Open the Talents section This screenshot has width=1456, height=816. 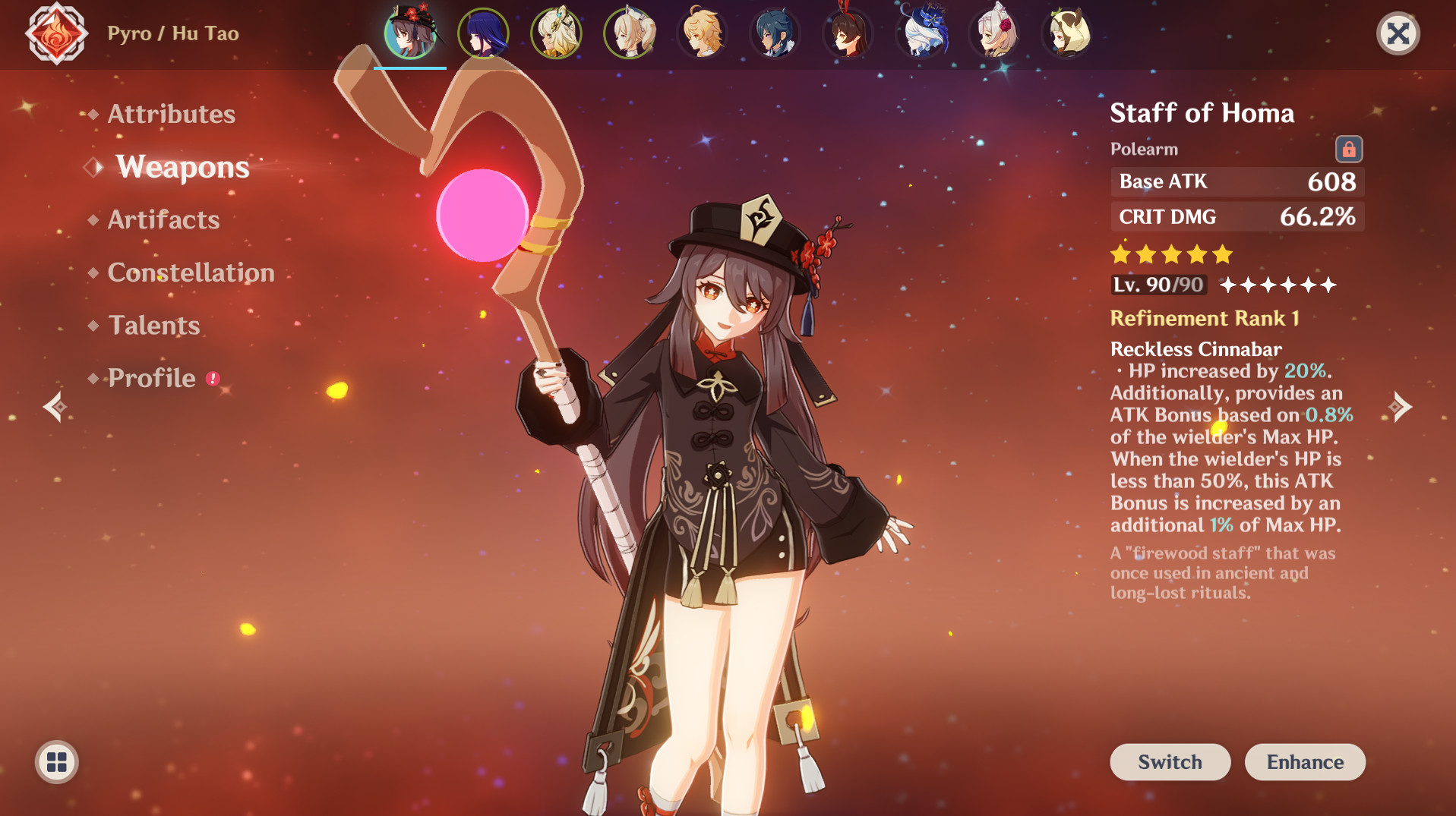point(153,325)
